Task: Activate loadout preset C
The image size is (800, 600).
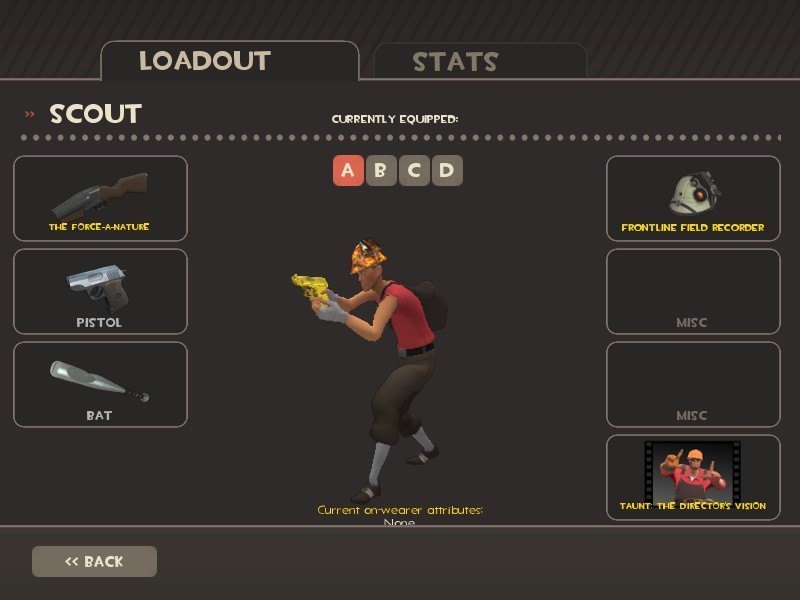Action: (x=413, y=170)
